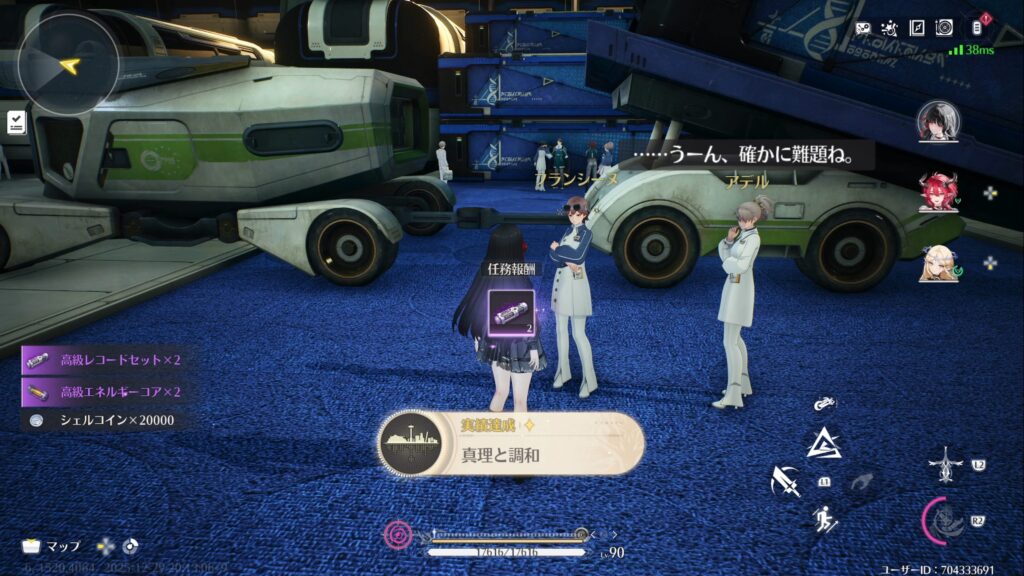Switch to the blonde party member
The width and height of the screenshot is (1024, 576).
(938, 263)
